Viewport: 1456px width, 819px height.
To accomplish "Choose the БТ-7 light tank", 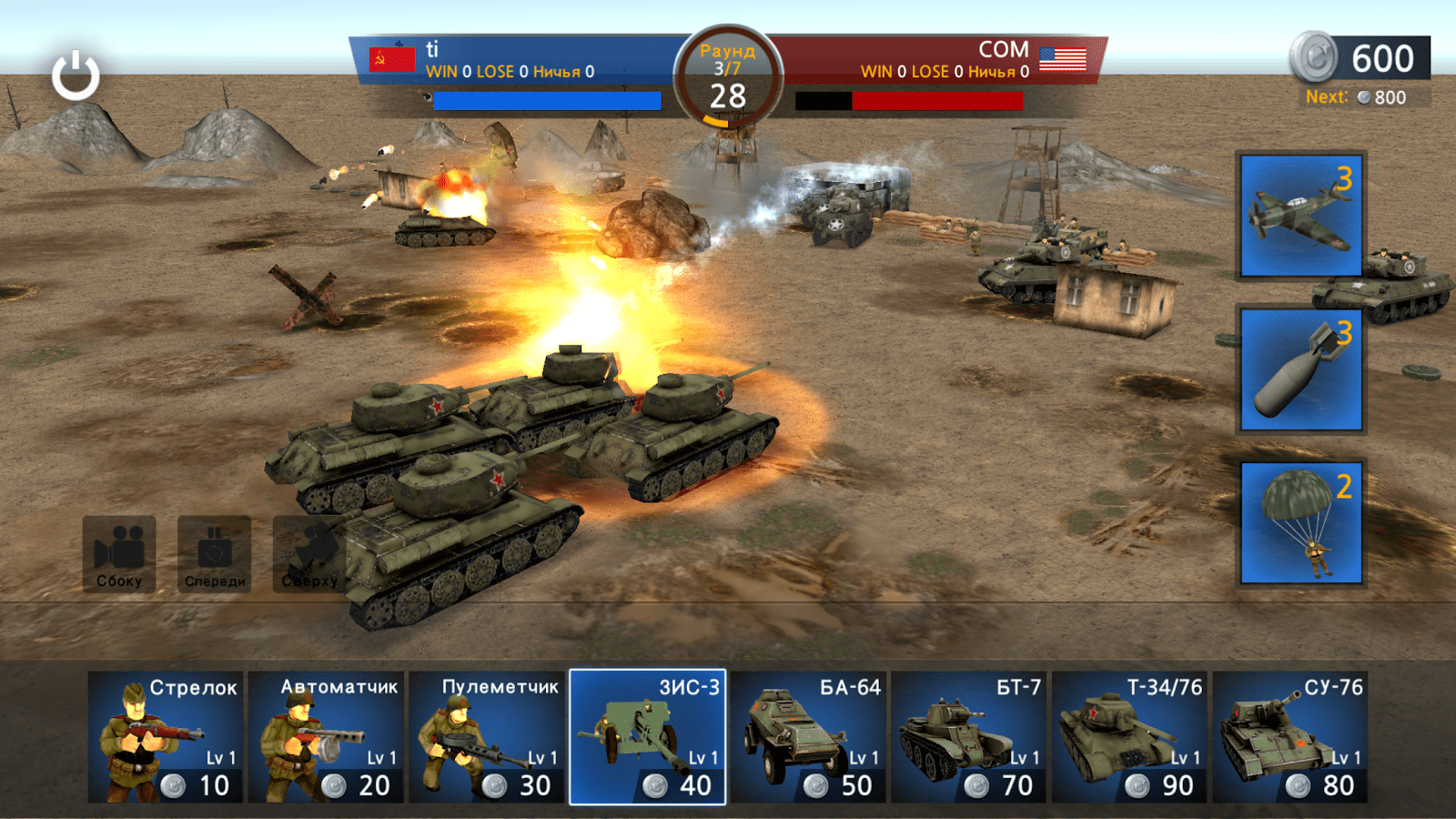I will (x=968, y=737).
